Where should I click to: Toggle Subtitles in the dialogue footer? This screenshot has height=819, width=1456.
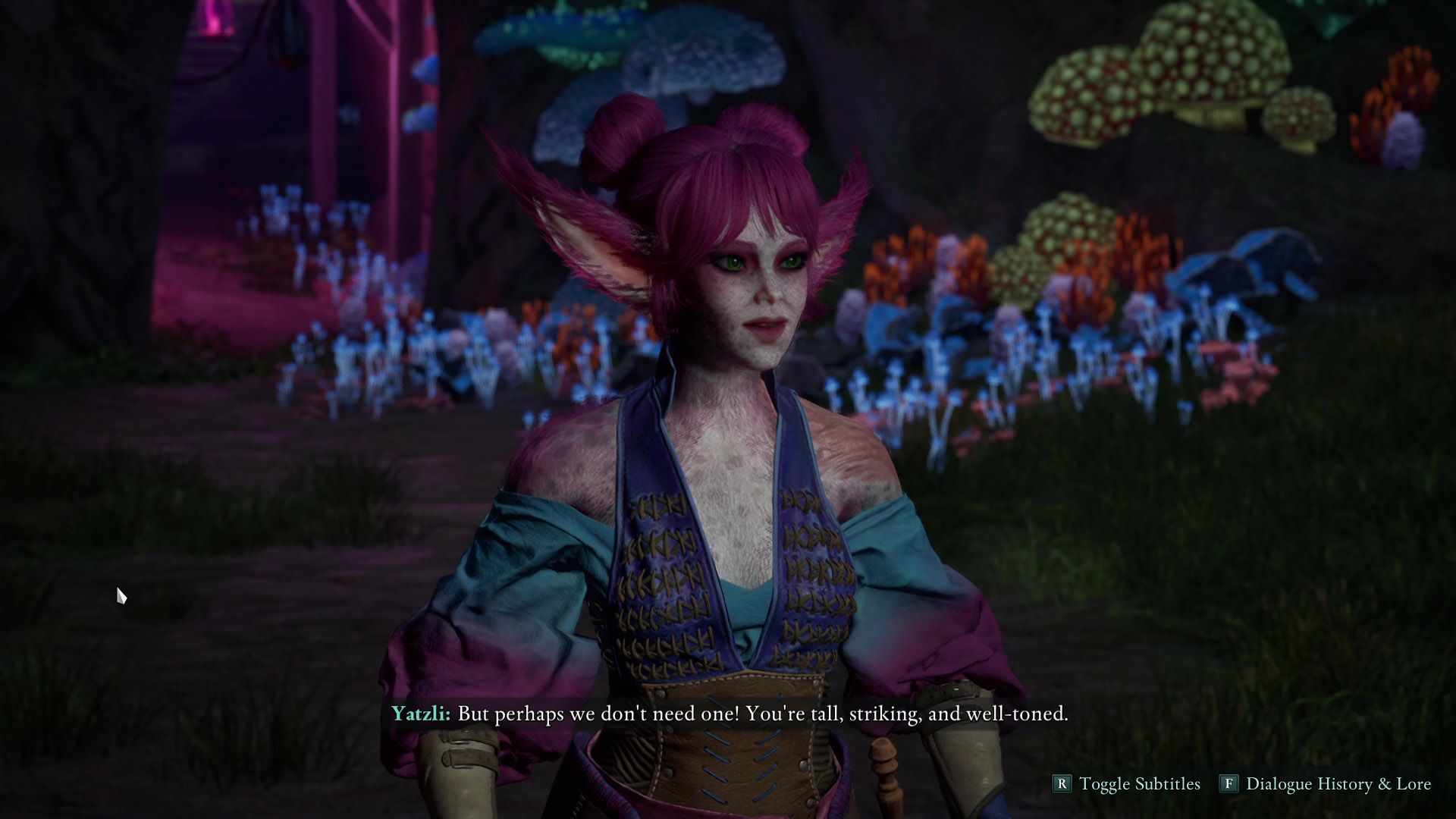click(1127, 783)
